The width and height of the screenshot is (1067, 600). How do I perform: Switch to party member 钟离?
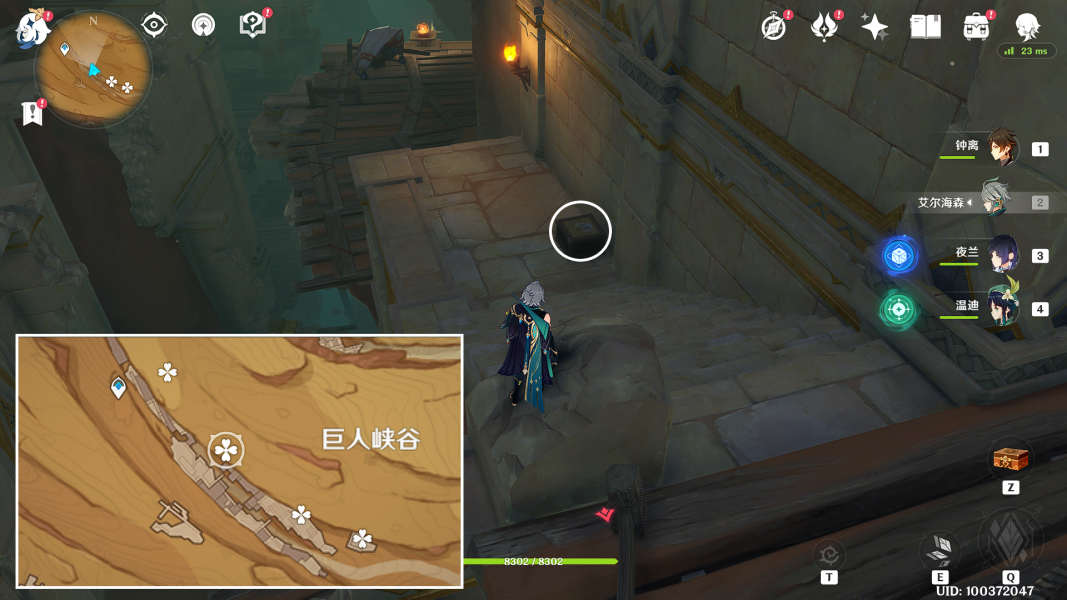pyautogui.click(x=1000, y=148)
